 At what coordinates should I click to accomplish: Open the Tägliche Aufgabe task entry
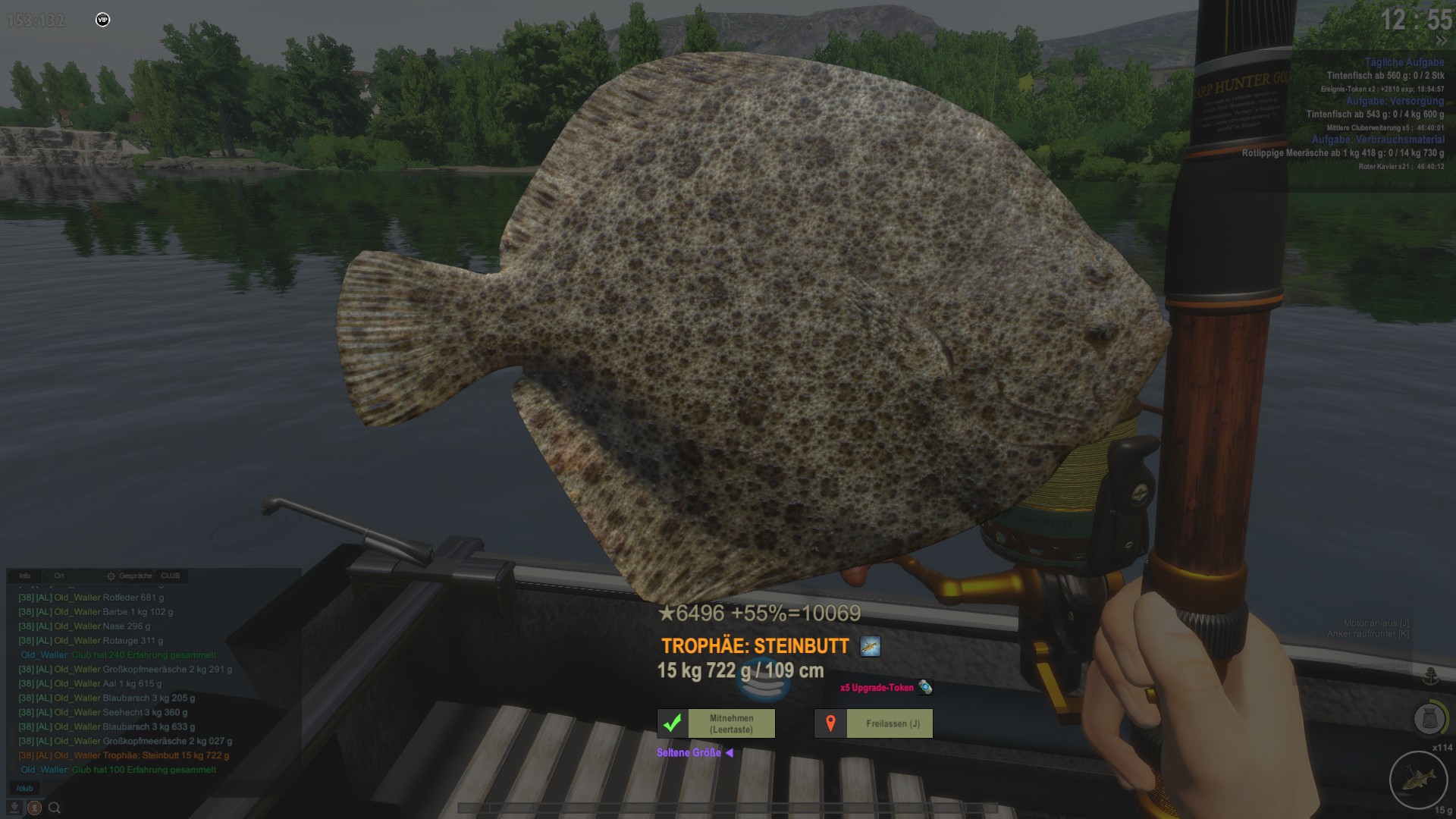tap(1404, 62)
